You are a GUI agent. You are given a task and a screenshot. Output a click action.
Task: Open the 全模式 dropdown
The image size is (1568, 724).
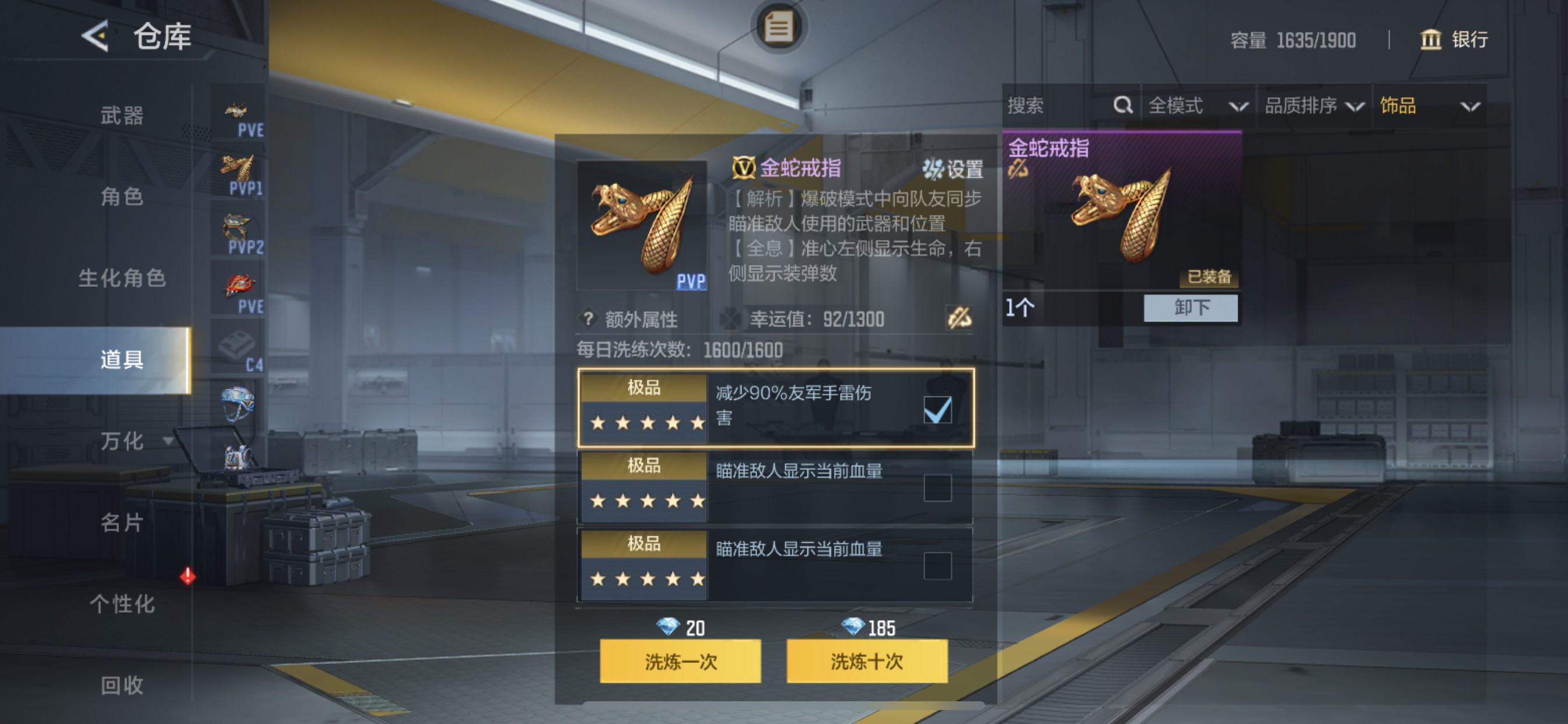pyautogui.click(x=1193, y=106)
